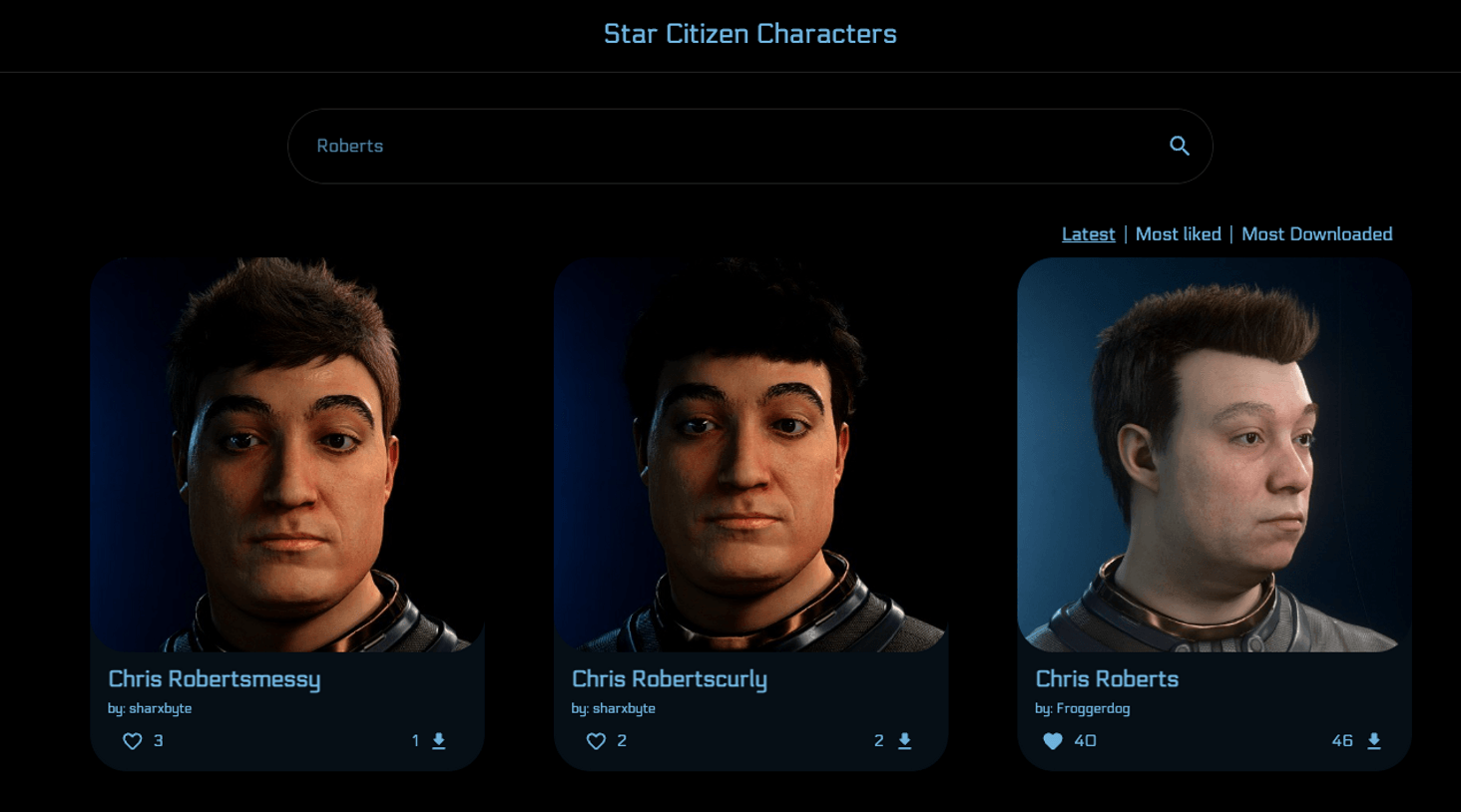Click the Star Citizen Characters page title
The height and width of the screenshot is (812, 1461).
click(x=749, y=33)
